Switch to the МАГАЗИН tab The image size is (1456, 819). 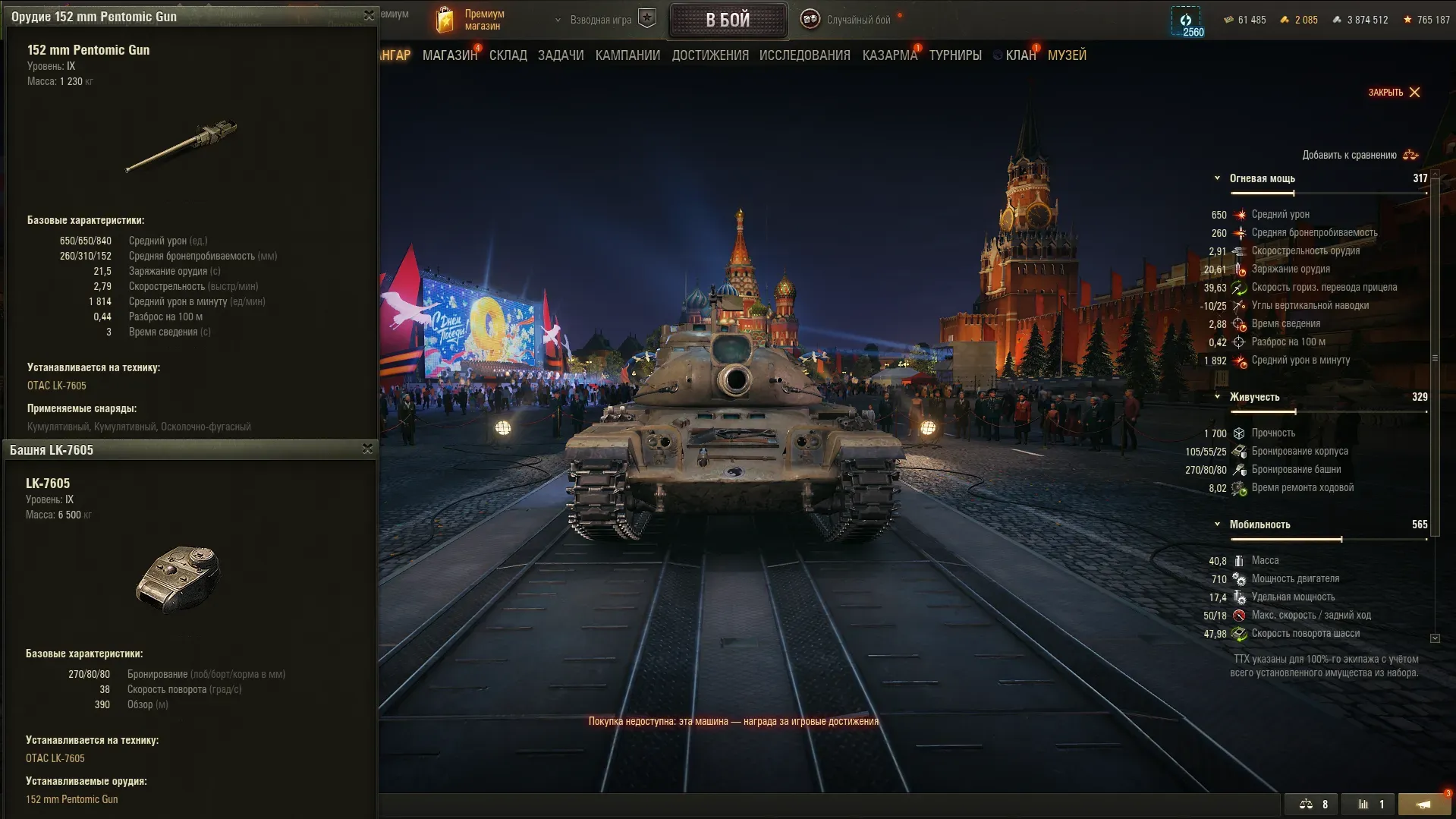tap(449, 55)
